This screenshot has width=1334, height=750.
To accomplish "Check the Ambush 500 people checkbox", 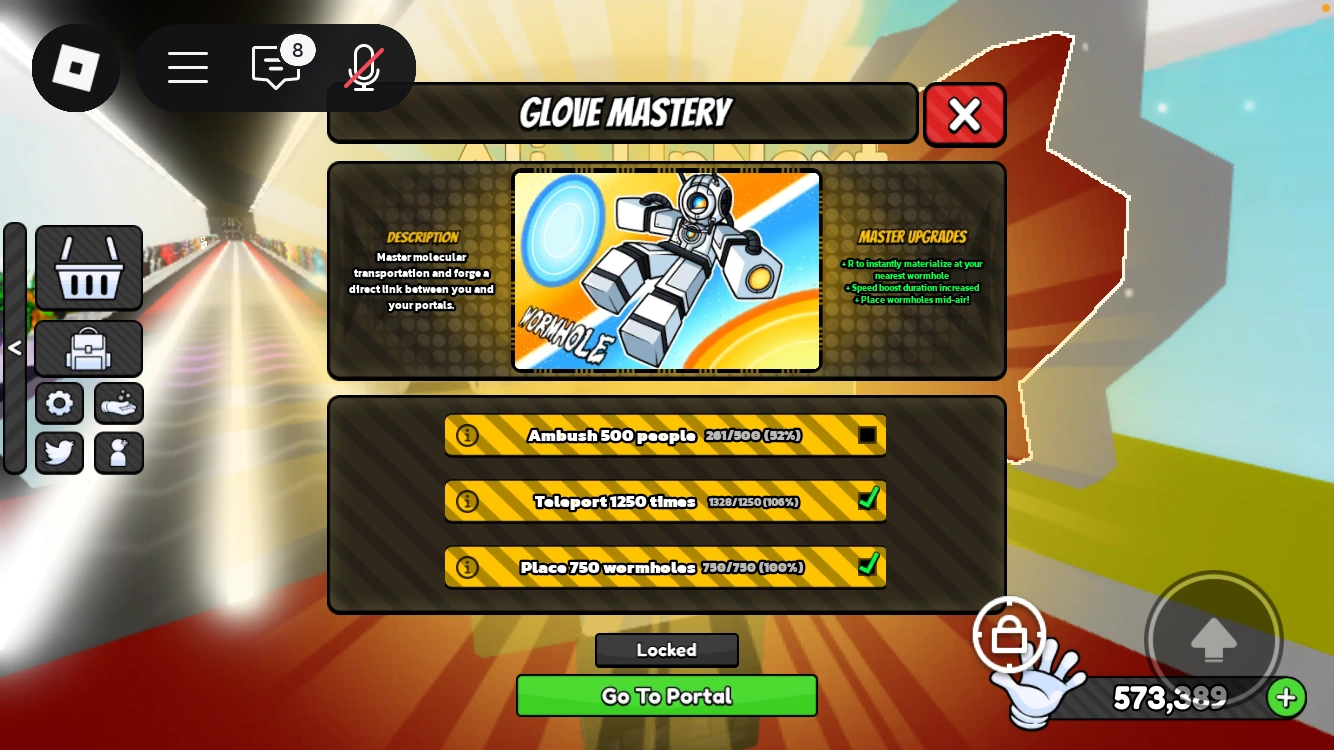I will coord(866,436).
